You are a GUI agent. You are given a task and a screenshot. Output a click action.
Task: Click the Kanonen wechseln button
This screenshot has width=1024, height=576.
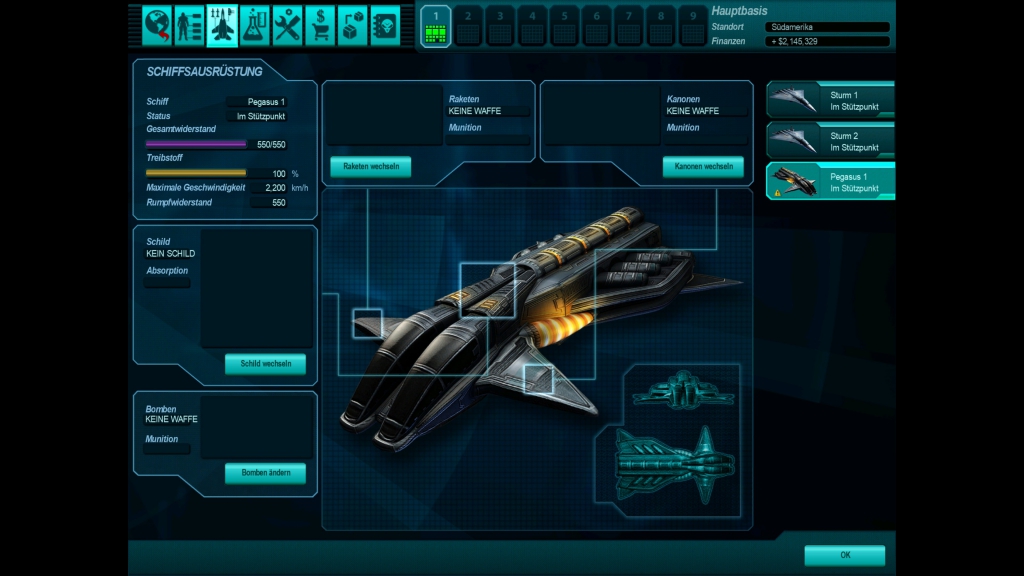click(702, 167)
